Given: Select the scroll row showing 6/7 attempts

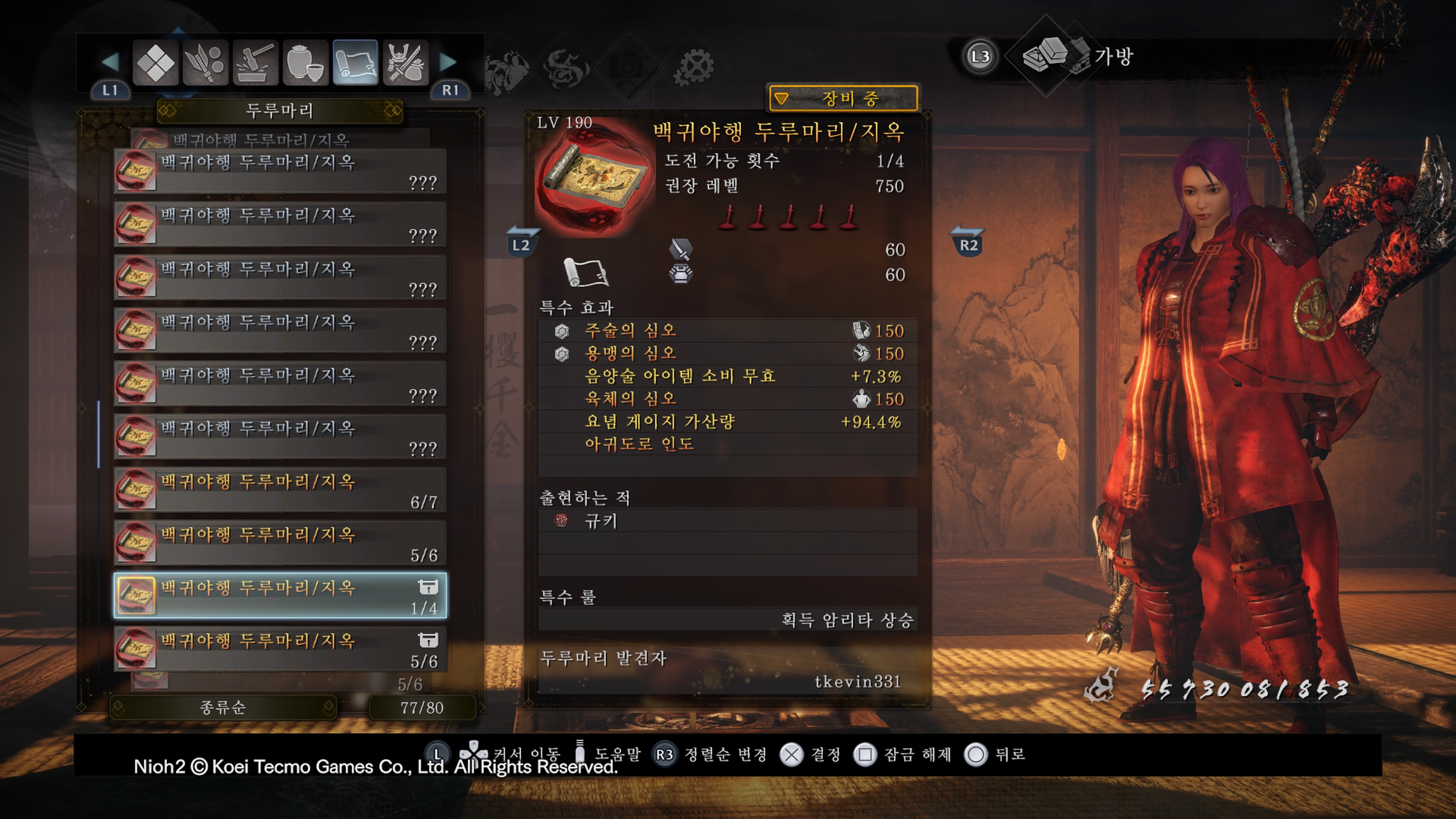Looking at the screenshot, I should coord(280,490).
